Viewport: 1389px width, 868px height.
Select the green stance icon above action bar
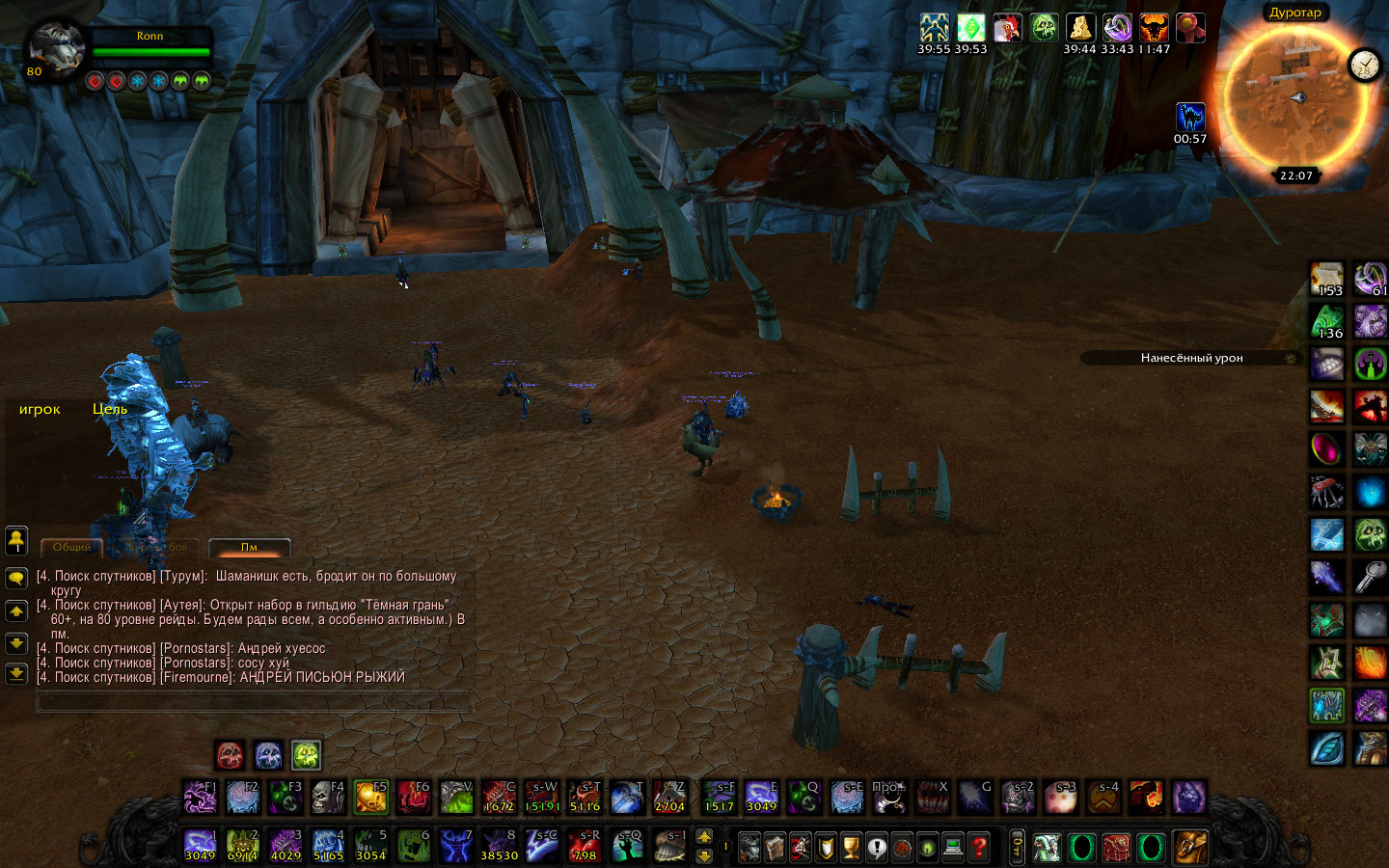[x=306, y=754]
